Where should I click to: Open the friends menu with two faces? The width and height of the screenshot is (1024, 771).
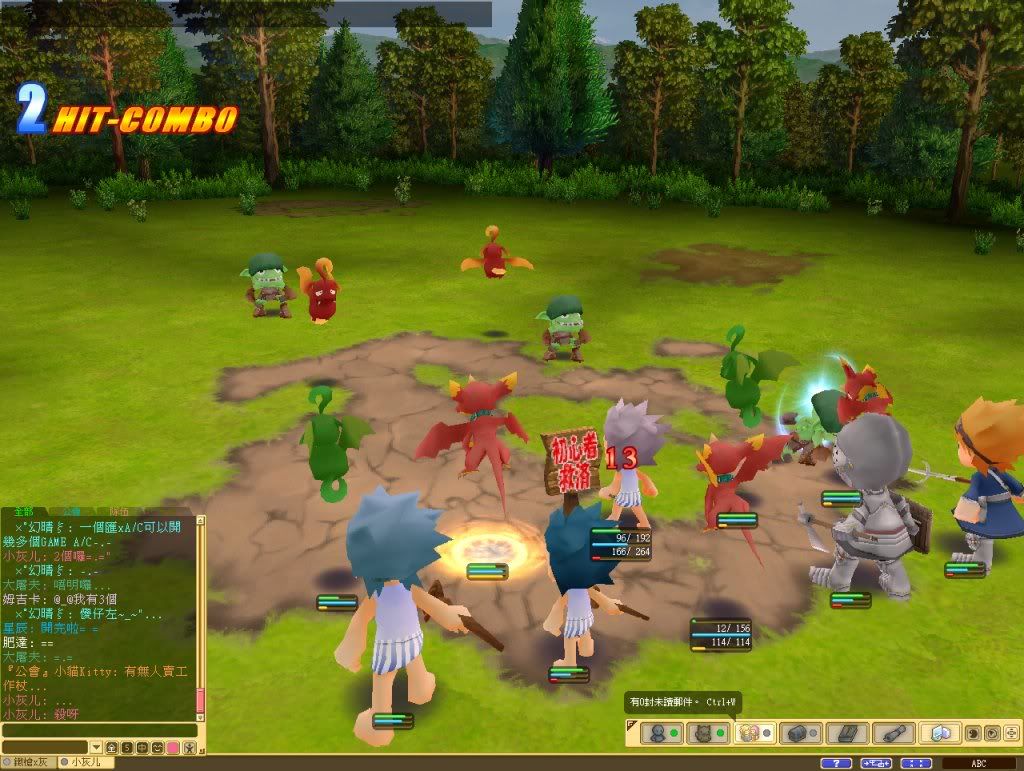(x=750, y=733)
